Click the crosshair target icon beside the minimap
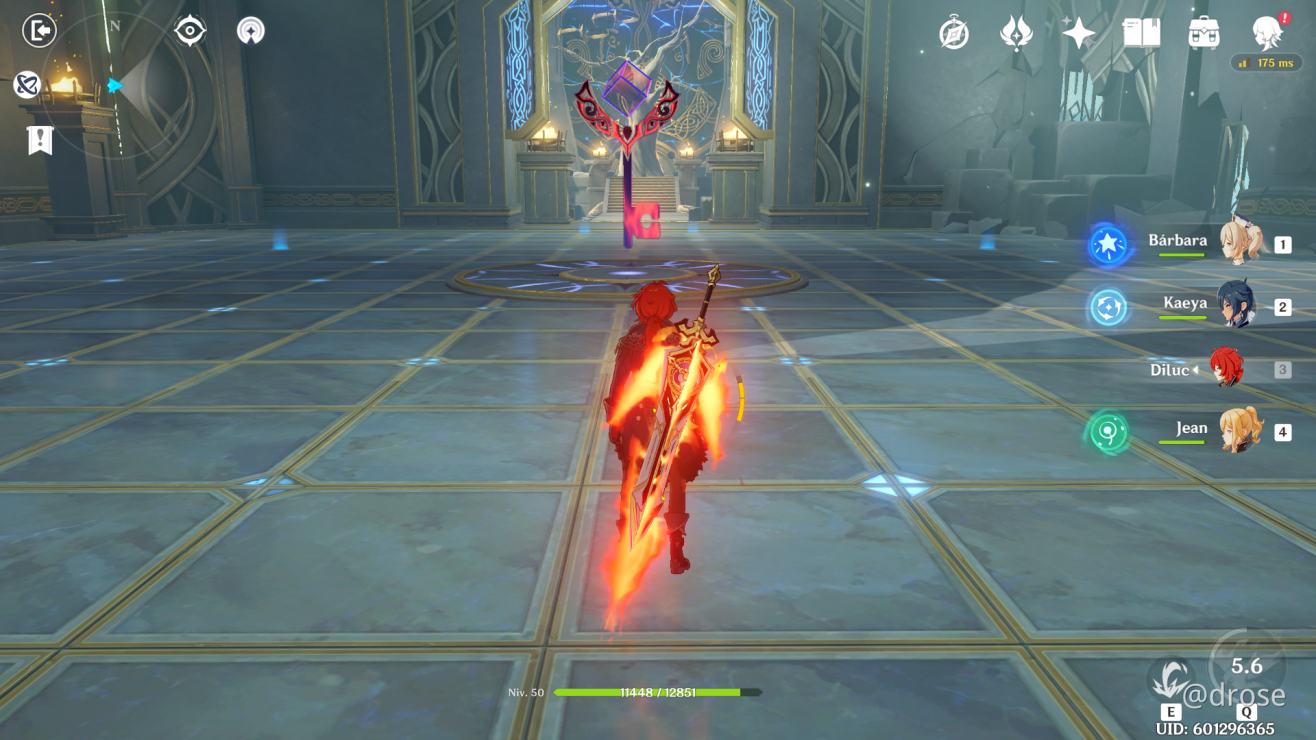 190,31
